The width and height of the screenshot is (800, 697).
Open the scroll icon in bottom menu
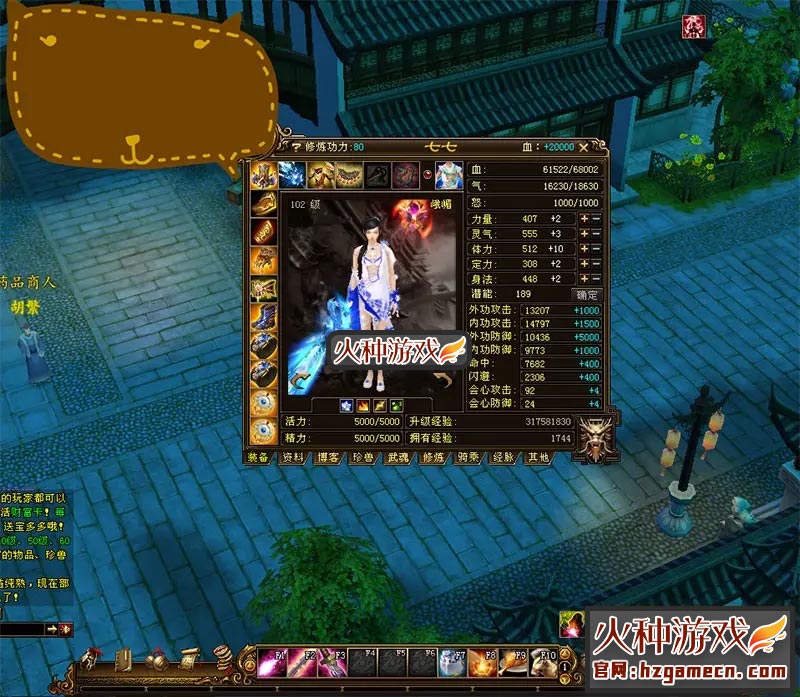188,658
